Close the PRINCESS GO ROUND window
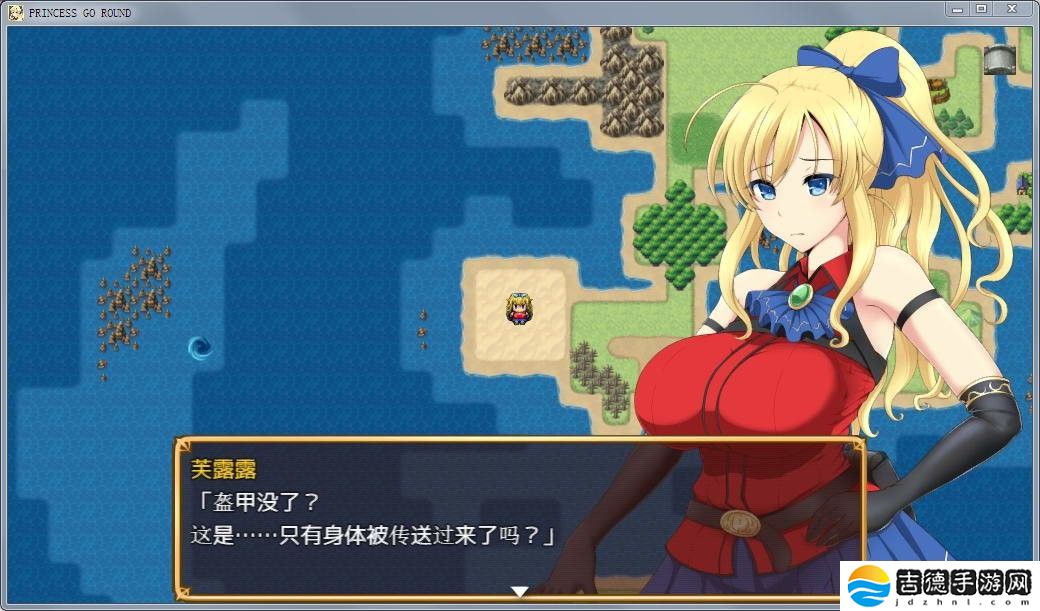This screenshot has width=1040, height=611. click(x=1013, y=9)
